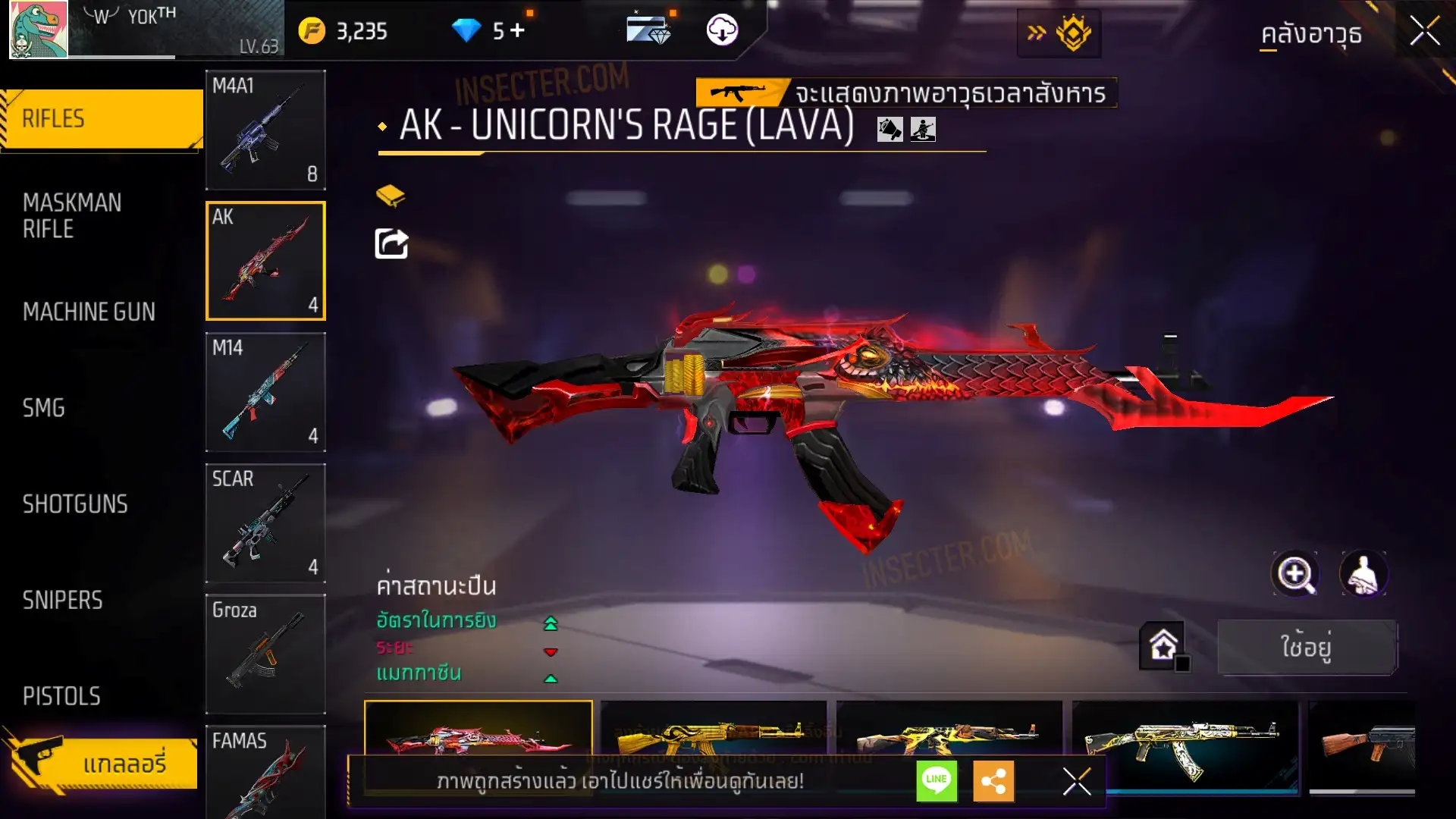Pick the SCAR weapon tile

[x=265, y=523]
